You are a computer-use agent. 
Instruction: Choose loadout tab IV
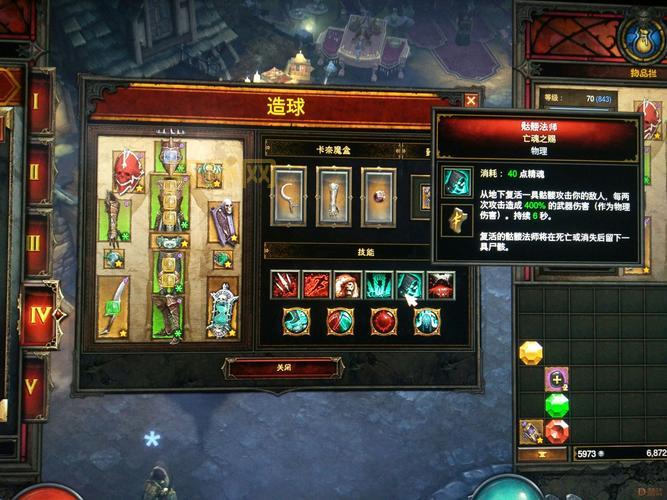pyautogui.click(x=38, y=314)
